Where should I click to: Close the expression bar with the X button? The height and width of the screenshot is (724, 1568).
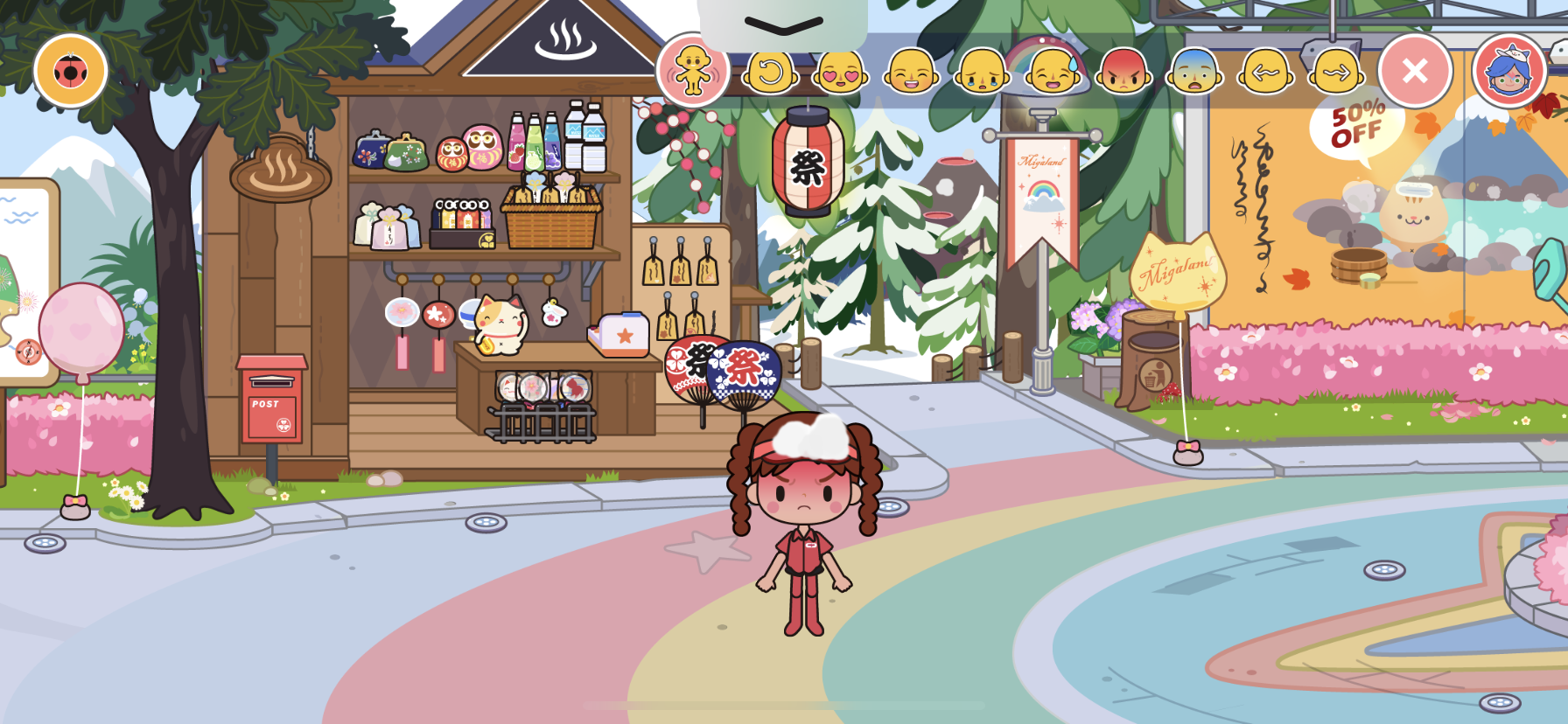(x=1415, y=71)
